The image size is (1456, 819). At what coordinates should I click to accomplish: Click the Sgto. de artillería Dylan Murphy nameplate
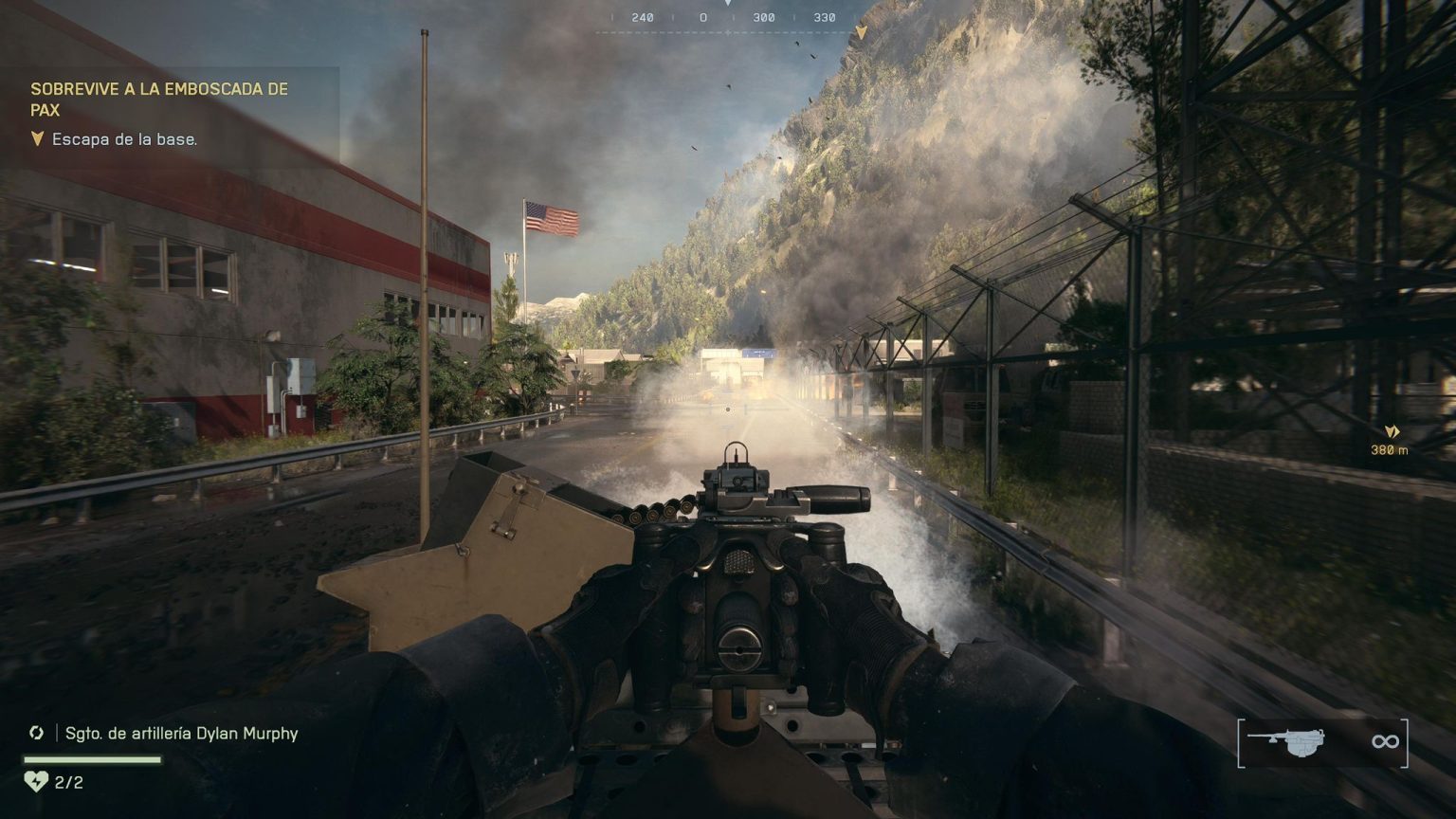(x=180, y=733)
